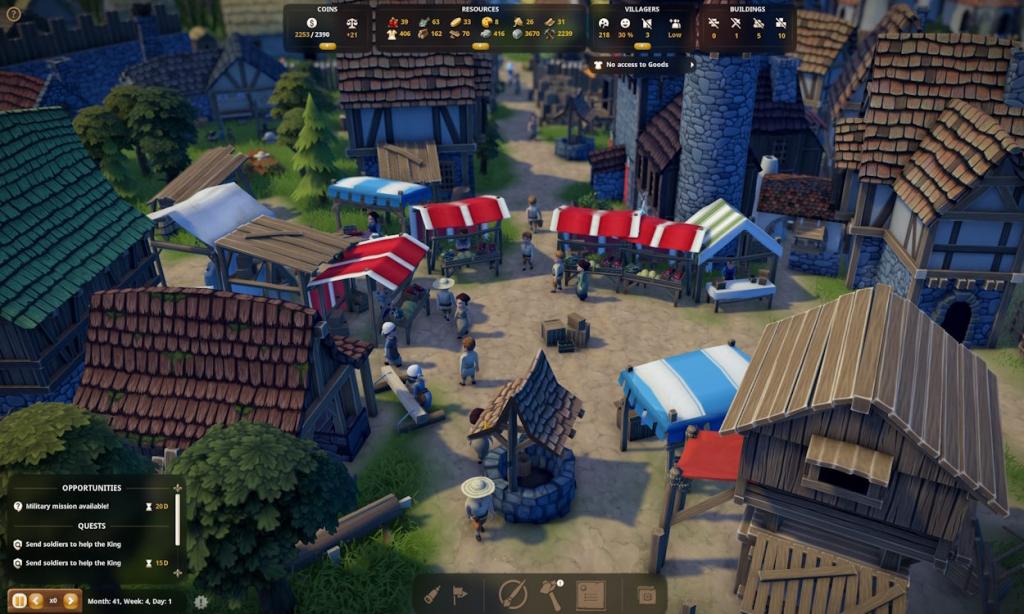Viewport: 1024px width, 614px height.
Task: Decrease game speed with the left arrow
Action: 36,601
